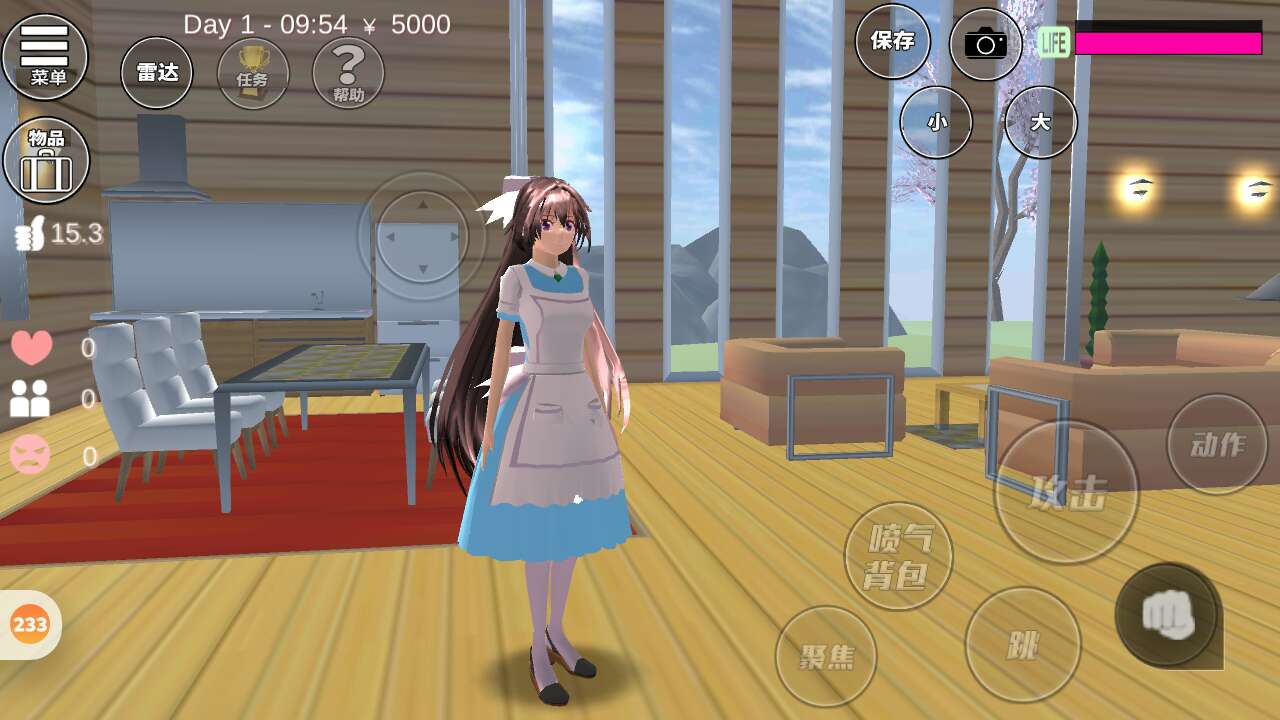Viewport: 1280px width, 720px height.
Task: Tap the up arrow on the movement pad
Action: pos(422,204)
